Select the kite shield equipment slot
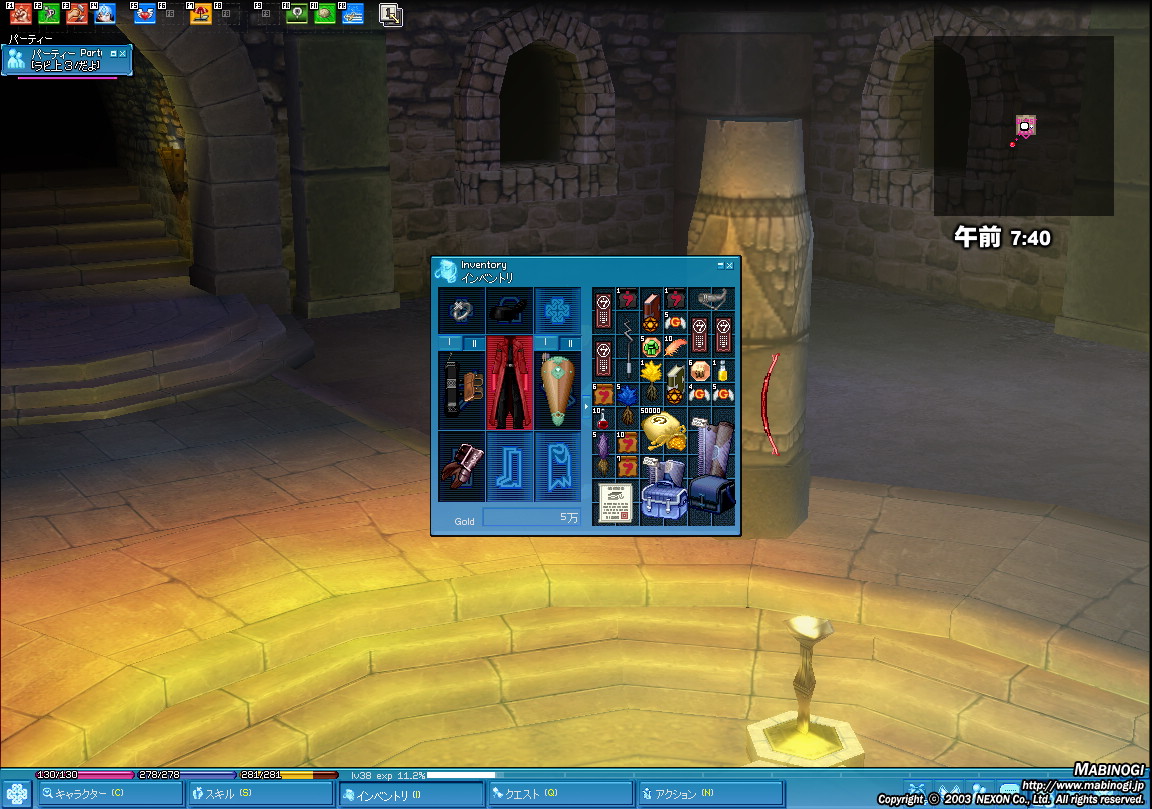The width and height of the screenshot is (1152, 809). (557, 390)
